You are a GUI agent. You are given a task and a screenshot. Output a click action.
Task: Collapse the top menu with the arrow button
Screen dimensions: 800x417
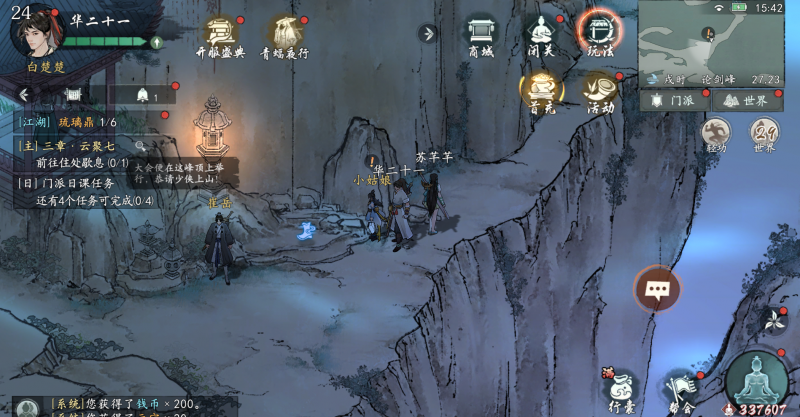pyautogui.click(x=428, y=33)
